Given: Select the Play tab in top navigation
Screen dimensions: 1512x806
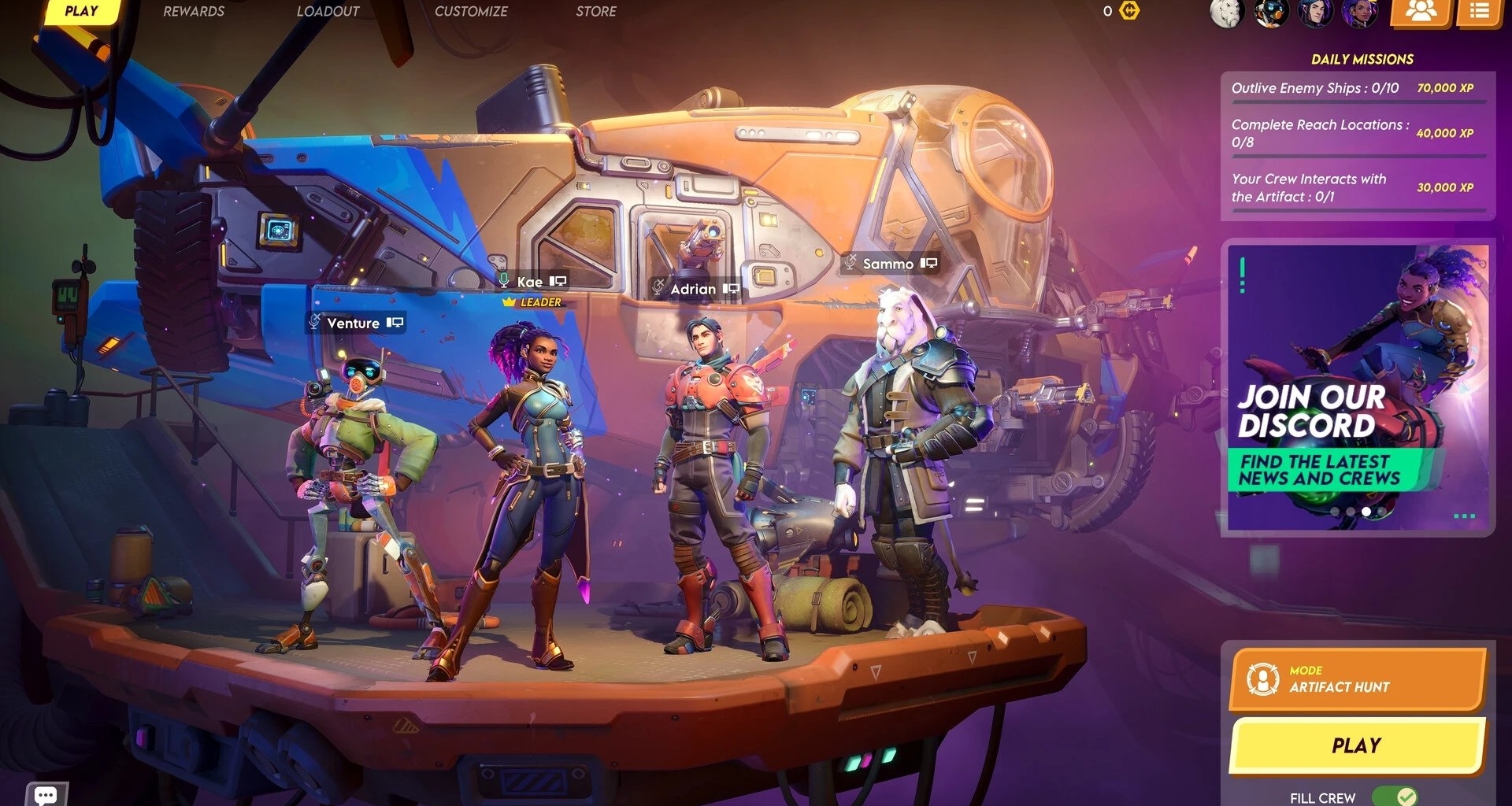Looking at the screenshot, I should [x=81, y=12].
